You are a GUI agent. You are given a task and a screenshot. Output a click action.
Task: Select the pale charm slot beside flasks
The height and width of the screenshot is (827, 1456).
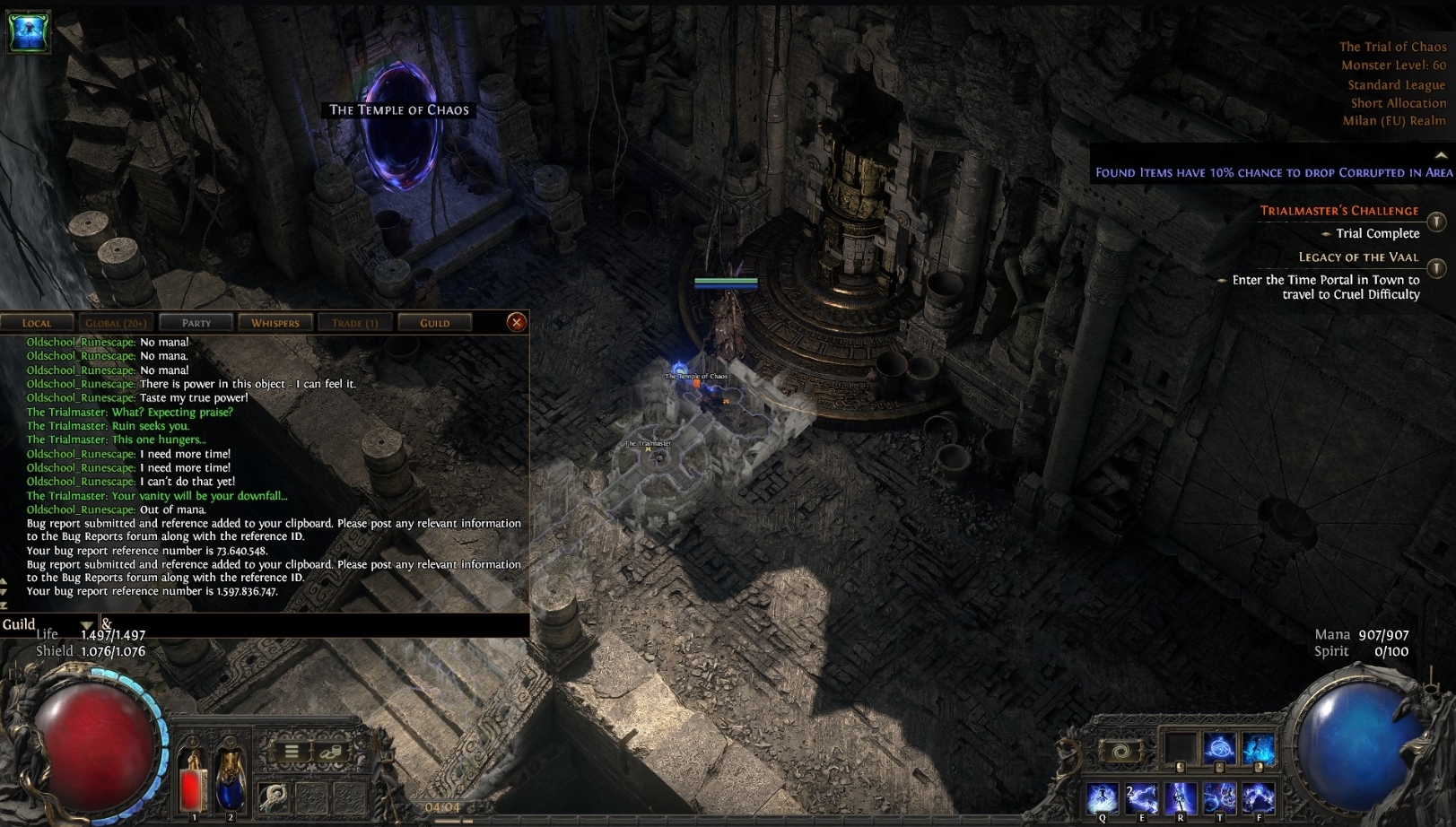point(274,797)
